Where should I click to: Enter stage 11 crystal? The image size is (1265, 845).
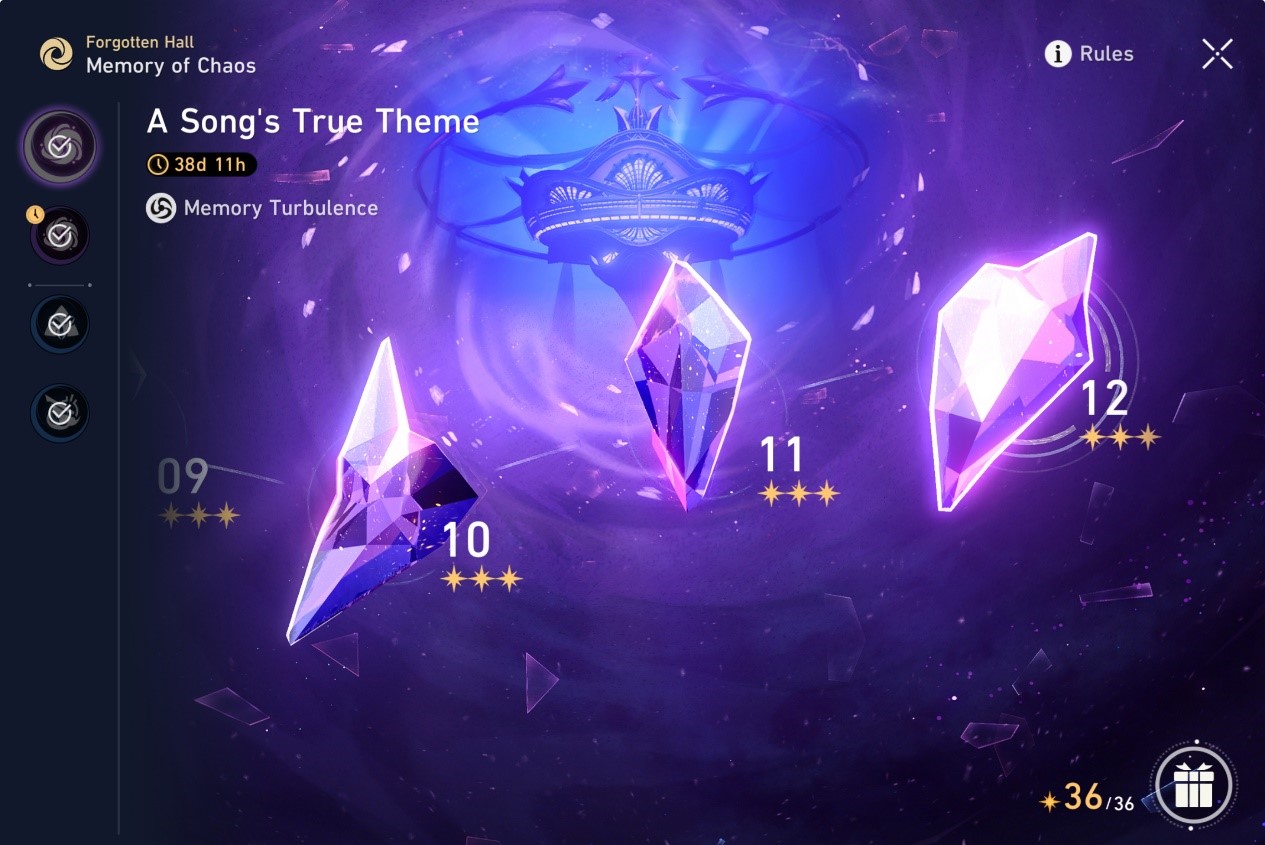(x=687, y=385)
